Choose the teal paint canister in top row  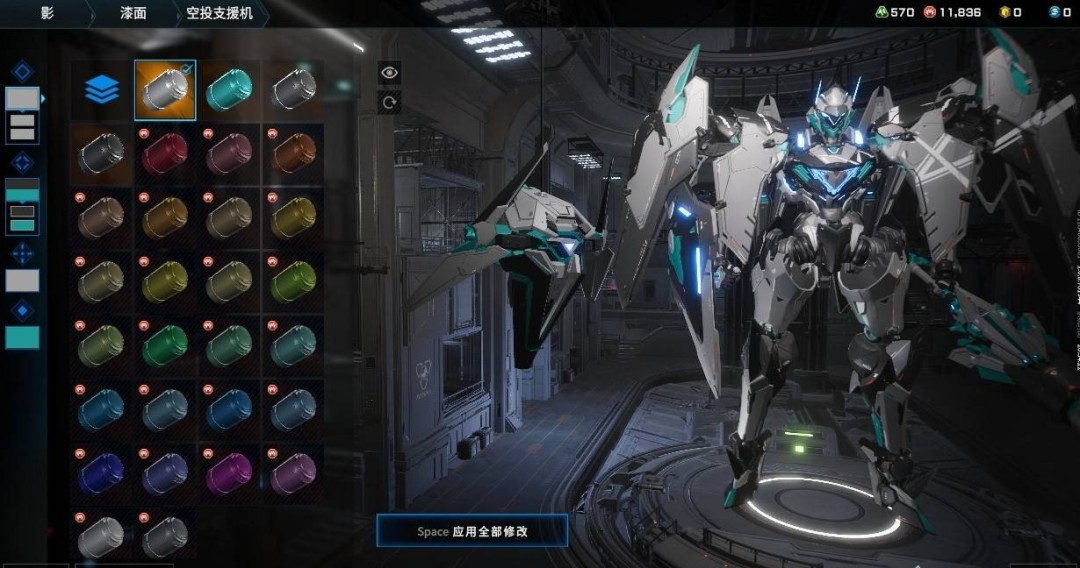tap(229, 91)
